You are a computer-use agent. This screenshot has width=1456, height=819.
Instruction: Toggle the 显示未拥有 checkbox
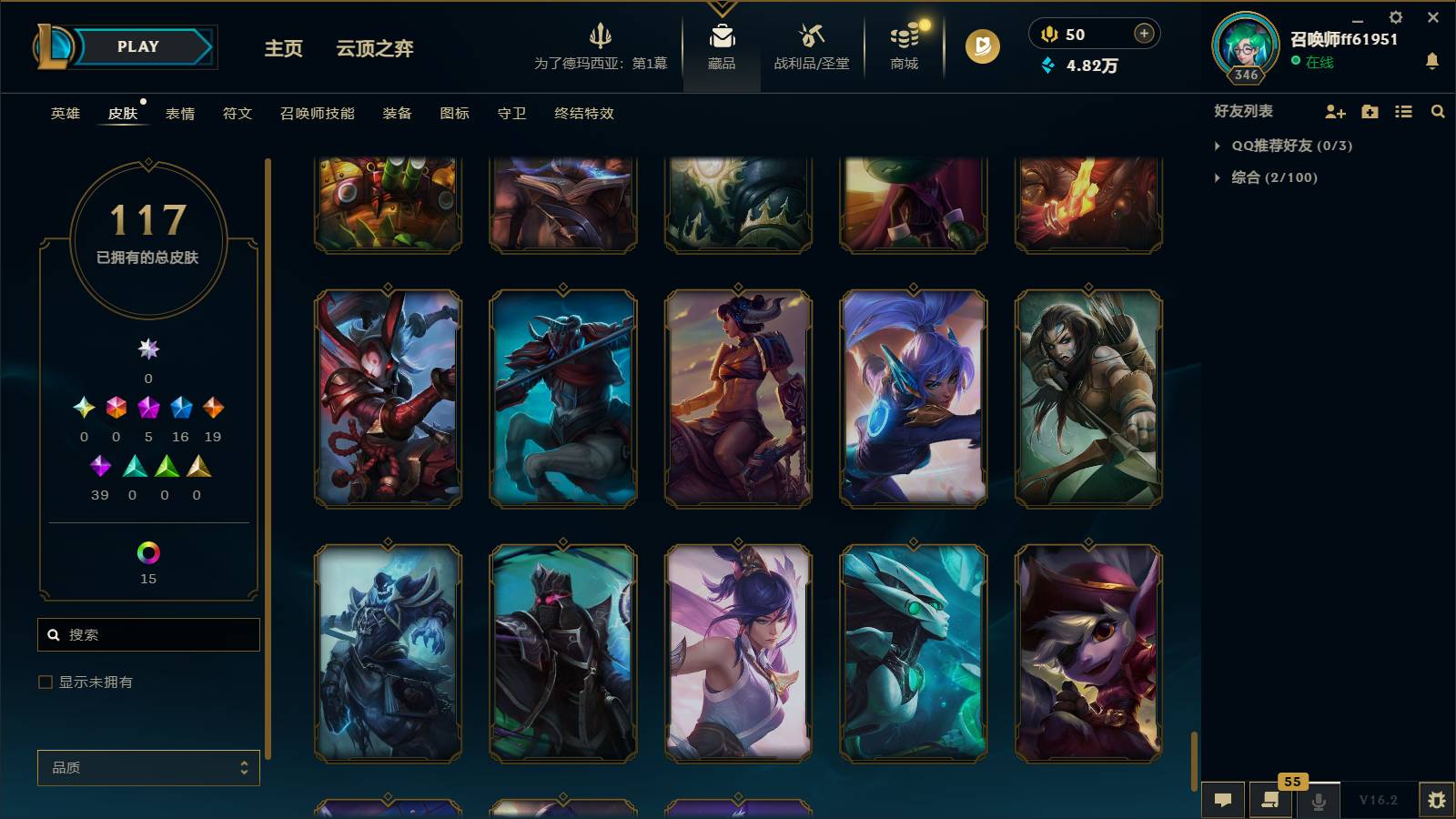43,681
